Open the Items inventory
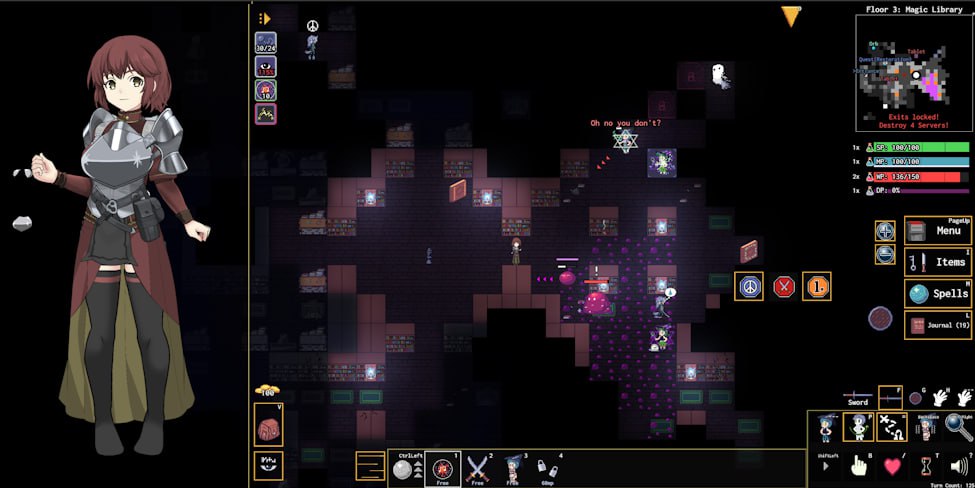Viewport: 975px width, 488px height. coord(937,262)
